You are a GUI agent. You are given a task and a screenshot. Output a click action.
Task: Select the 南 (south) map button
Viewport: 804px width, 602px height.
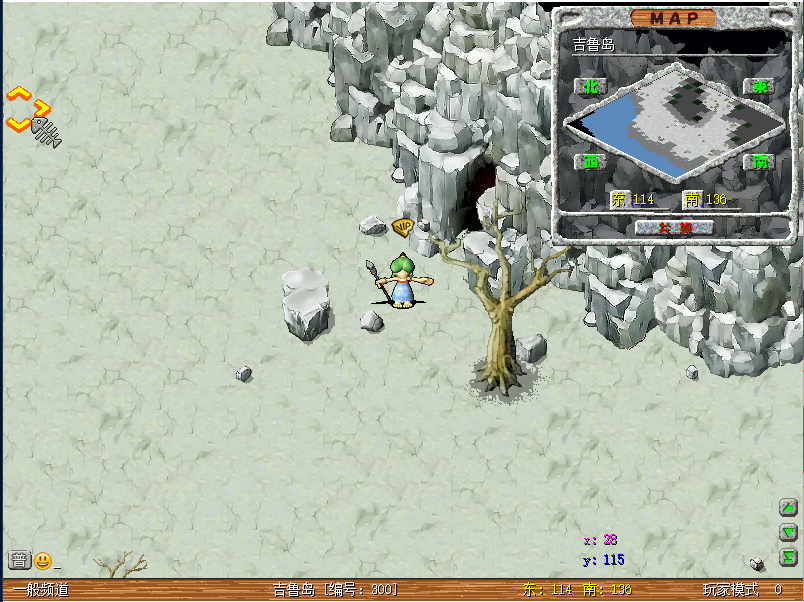(x=759, y=161)
